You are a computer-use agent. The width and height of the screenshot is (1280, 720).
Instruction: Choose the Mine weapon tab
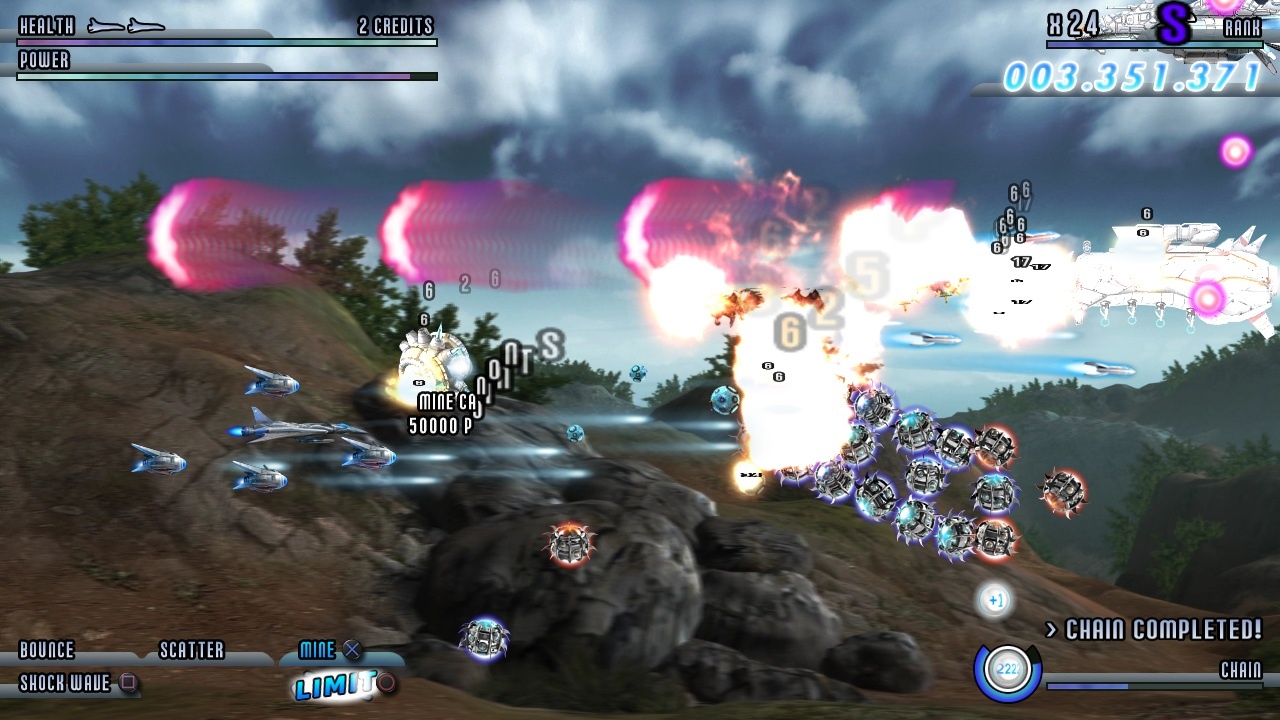coord(318,650)
